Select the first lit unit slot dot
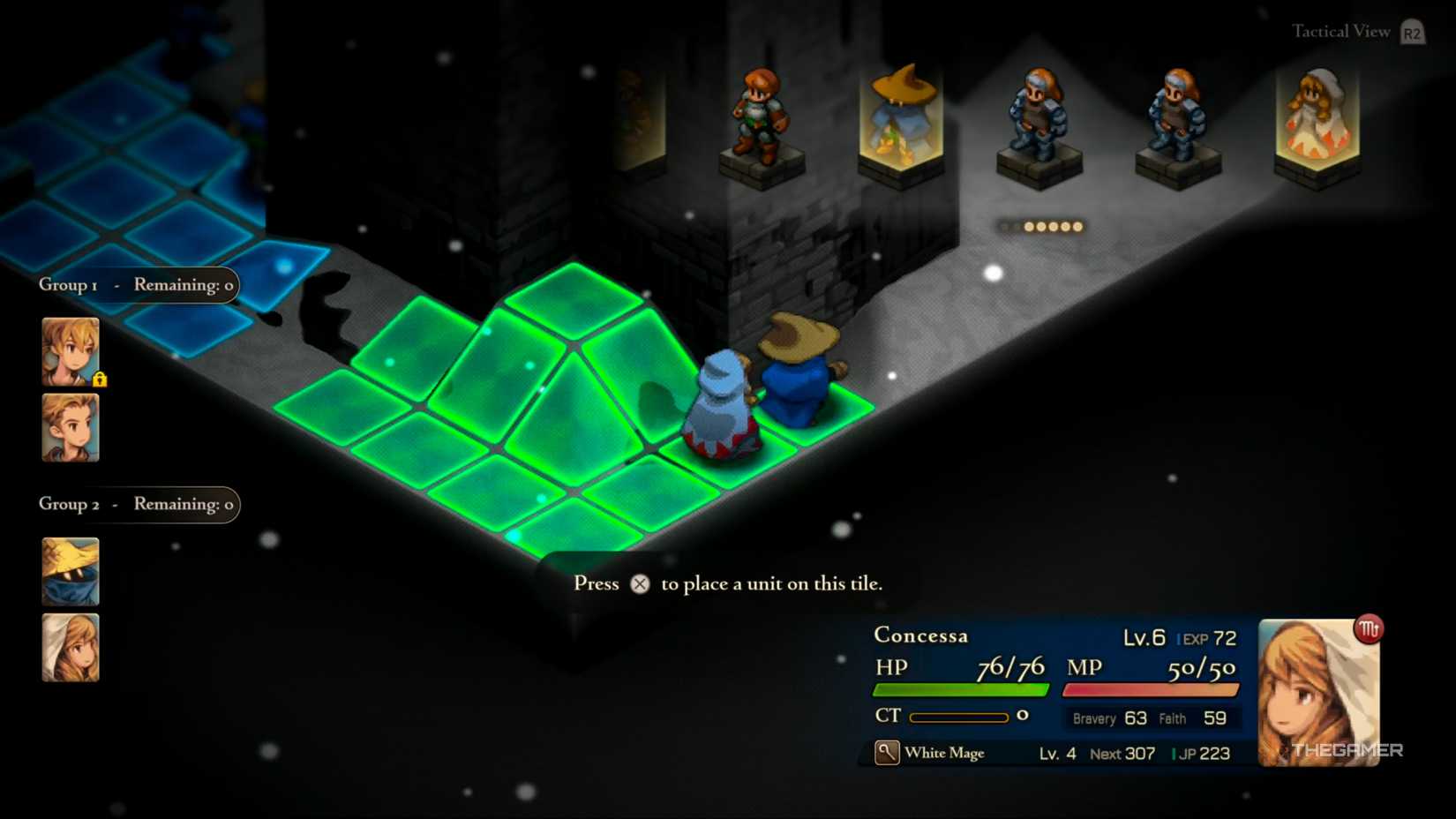This screenshot has width=1456, height=819. pos(1027,226)
